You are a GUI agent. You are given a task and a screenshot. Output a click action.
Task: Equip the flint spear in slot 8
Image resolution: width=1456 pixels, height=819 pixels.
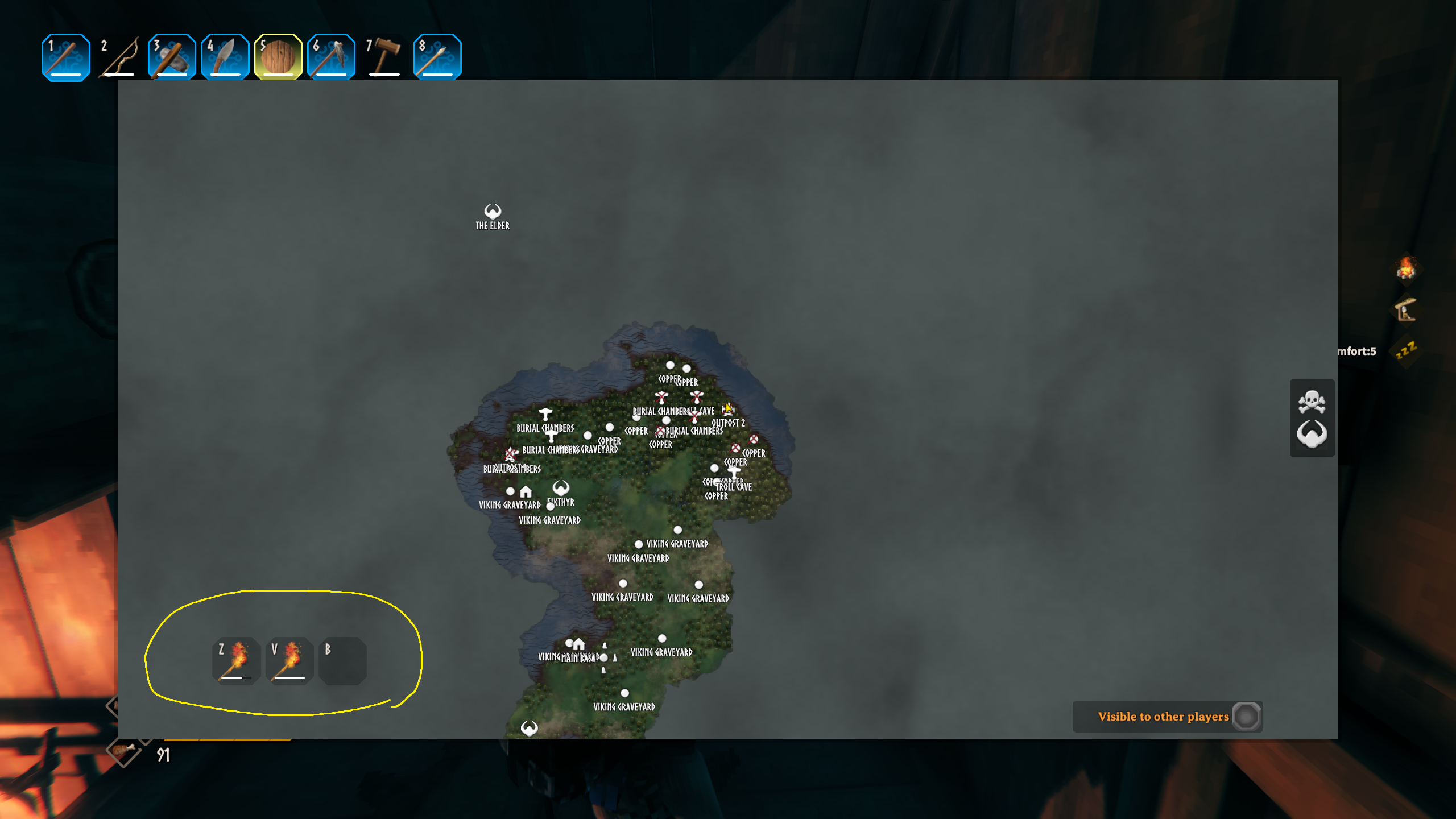click(437, 55)
